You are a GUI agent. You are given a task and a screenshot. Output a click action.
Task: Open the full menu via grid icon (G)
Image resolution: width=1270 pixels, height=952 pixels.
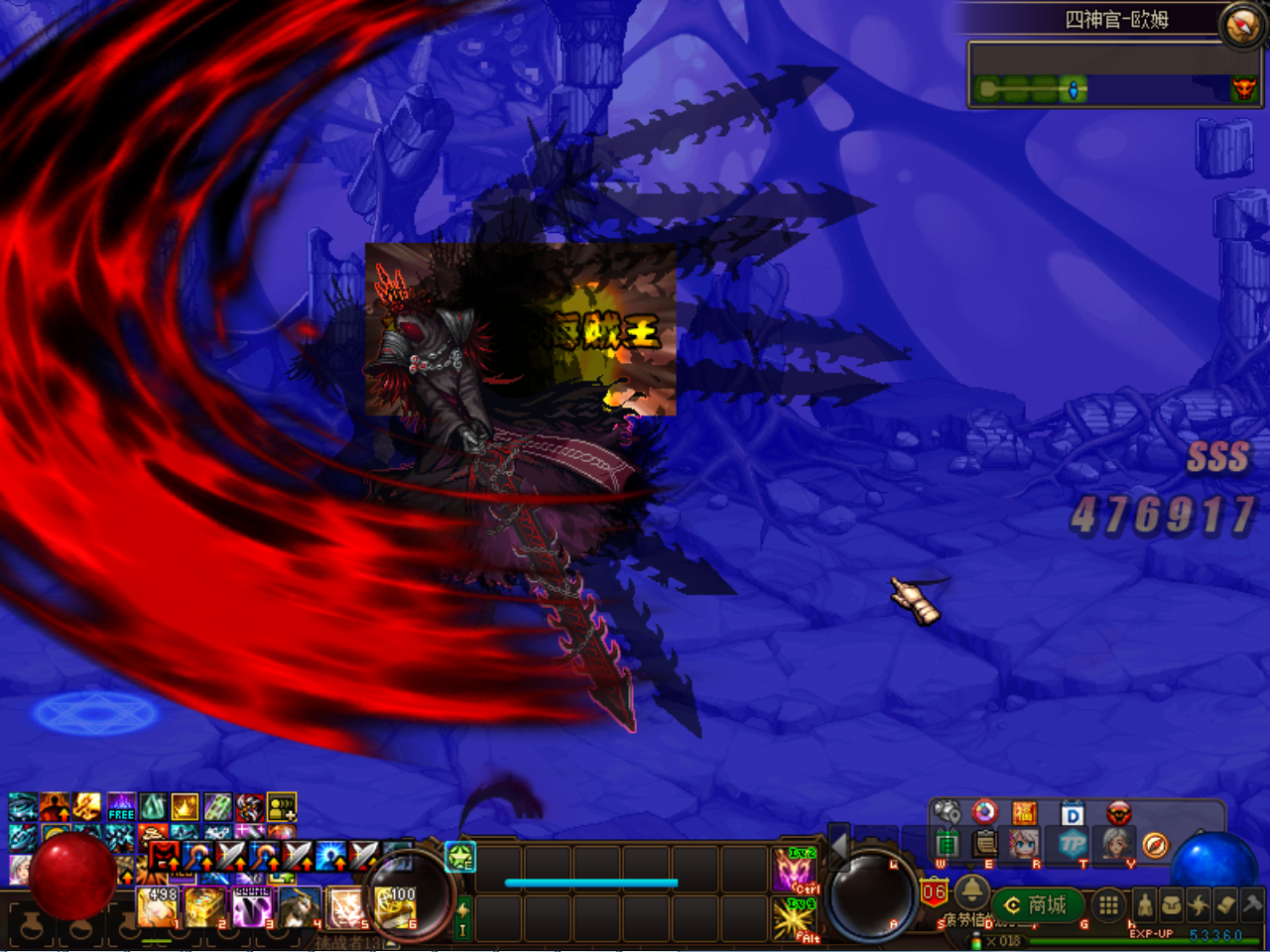pos(1107,904)
